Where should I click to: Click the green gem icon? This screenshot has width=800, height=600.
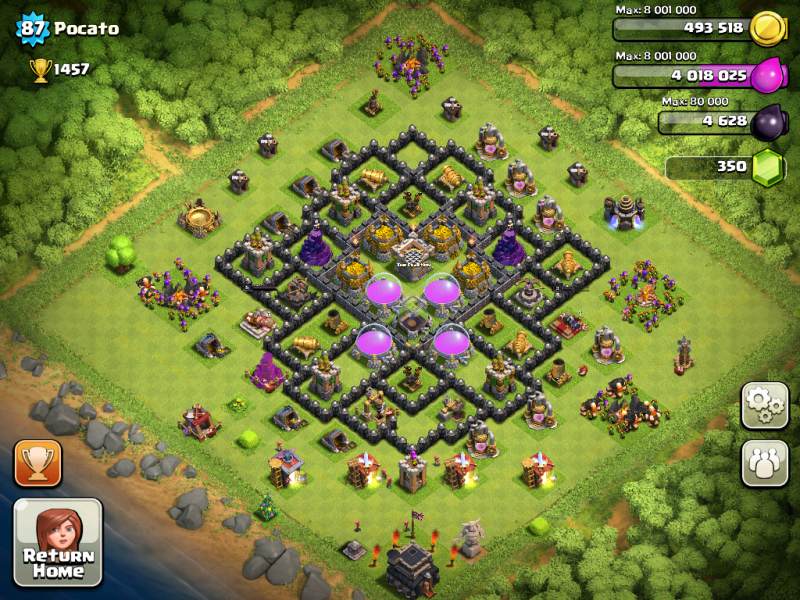[x=768, y=166]
